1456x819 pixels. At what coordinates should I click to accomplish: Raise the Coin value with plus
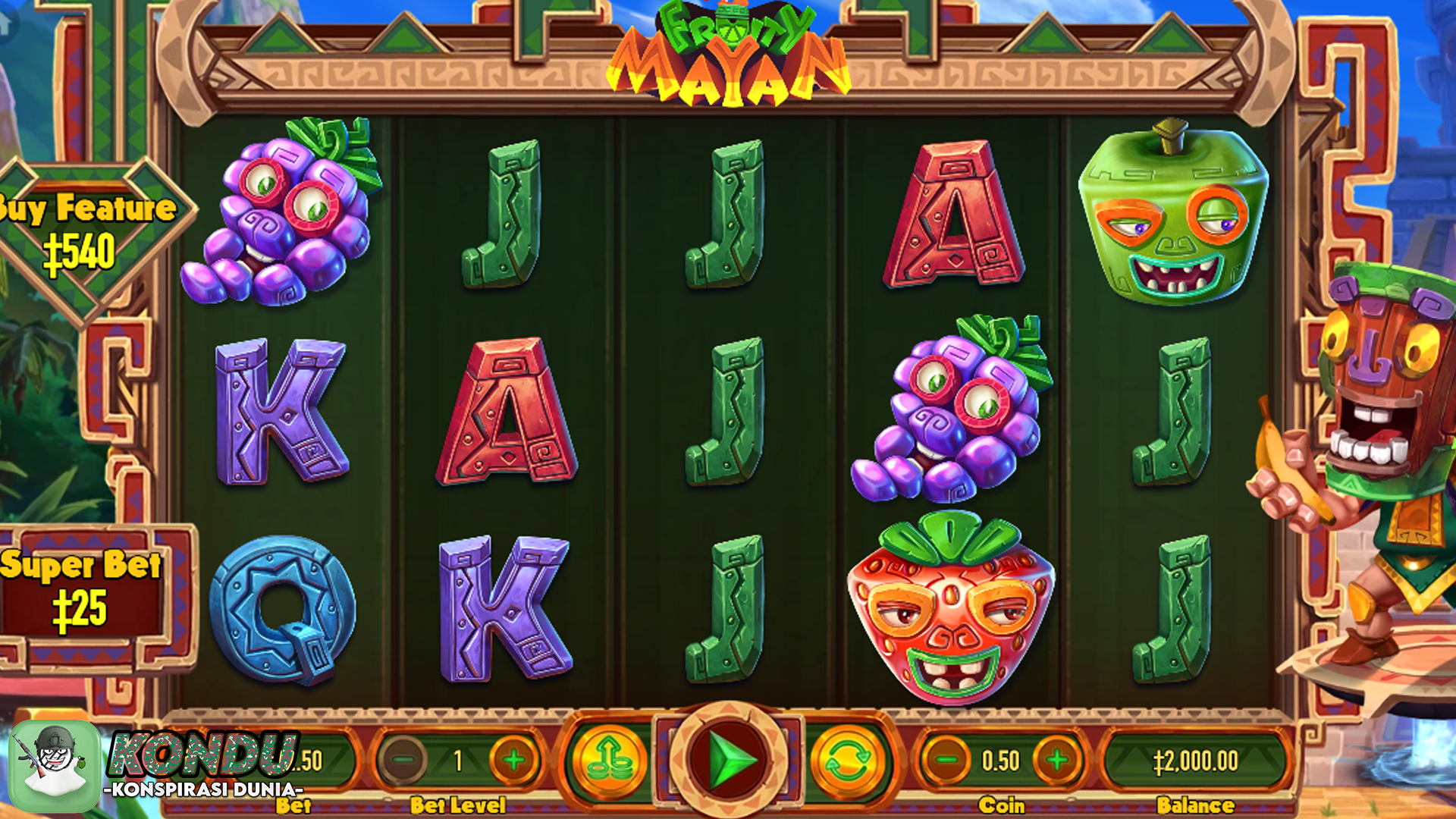(x=1057, y=760)
